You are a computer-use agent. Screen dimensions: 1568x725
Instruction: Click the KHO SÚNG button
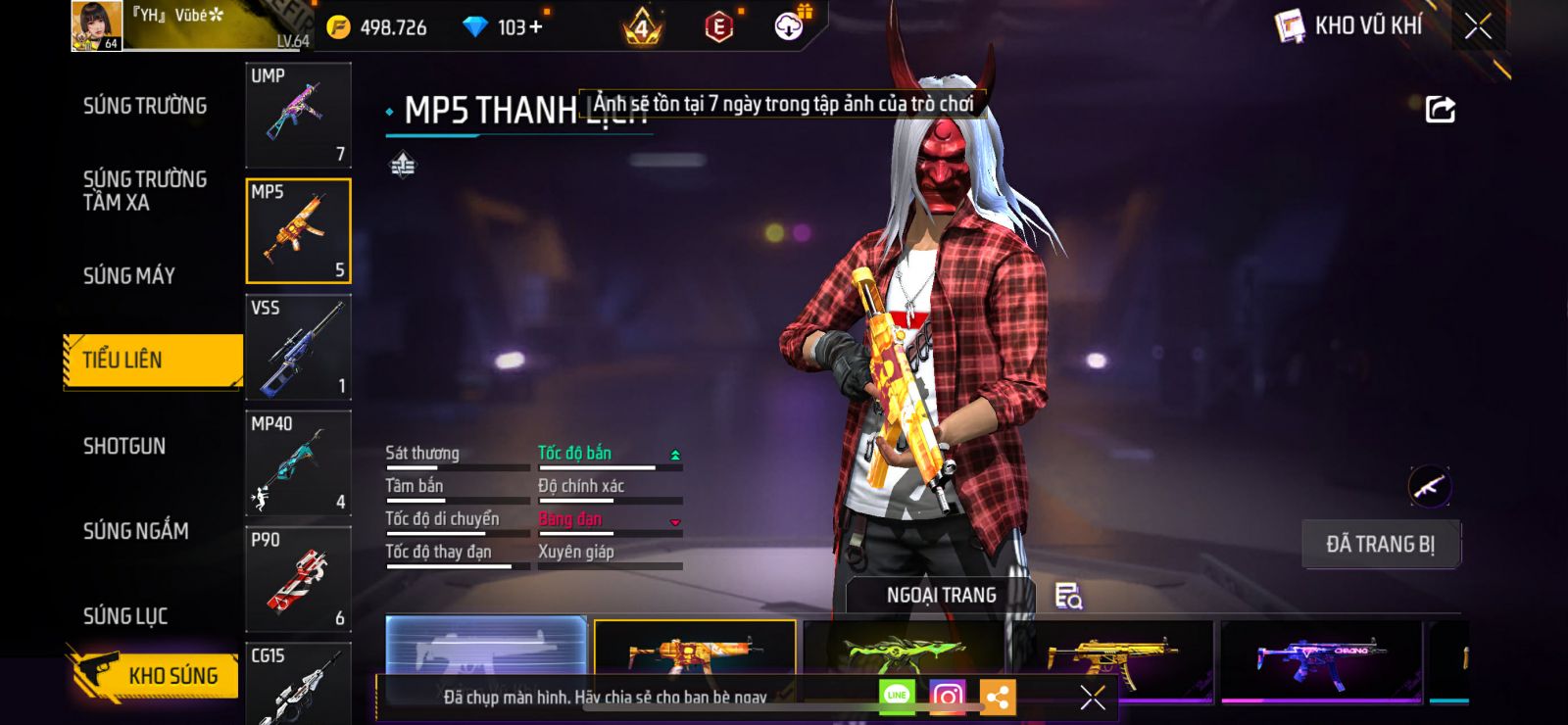coord(155,675)
